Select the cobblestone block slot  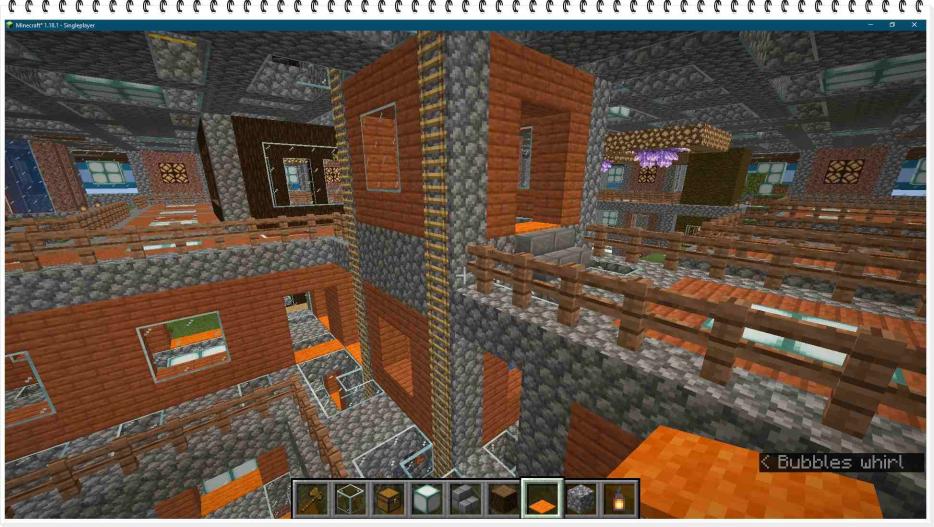[580, 497]
